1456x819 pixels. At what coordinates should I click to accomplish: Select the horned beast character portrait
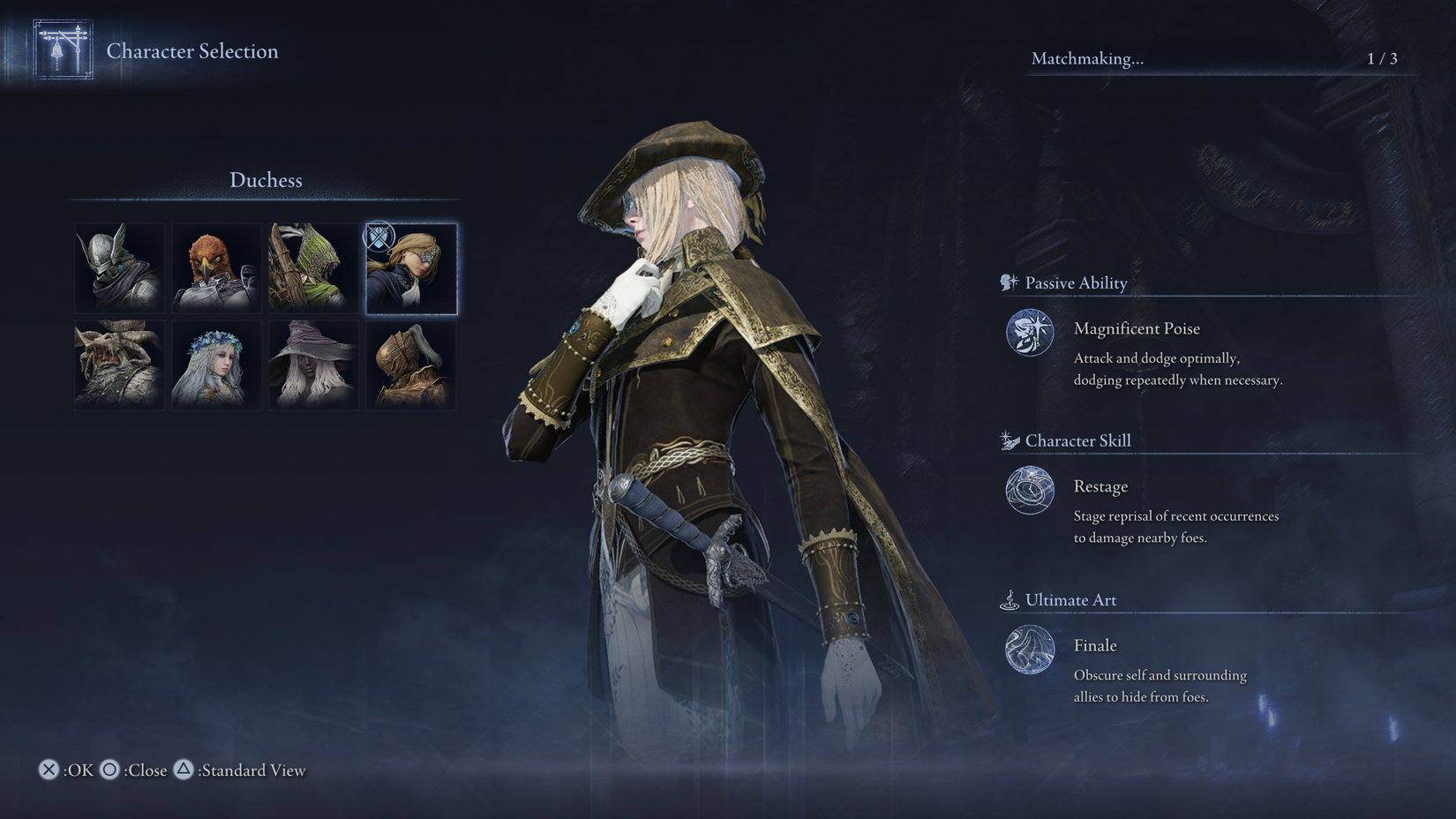(119, 364)
